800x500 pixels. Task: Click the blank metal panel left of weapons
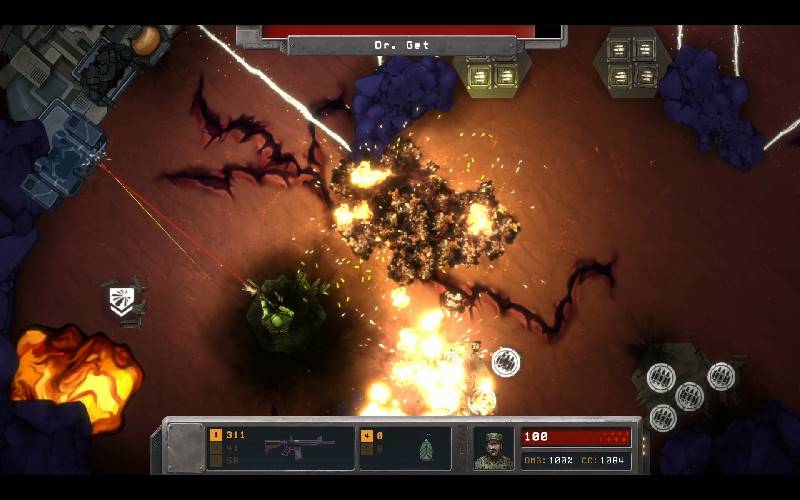[185, 447]
